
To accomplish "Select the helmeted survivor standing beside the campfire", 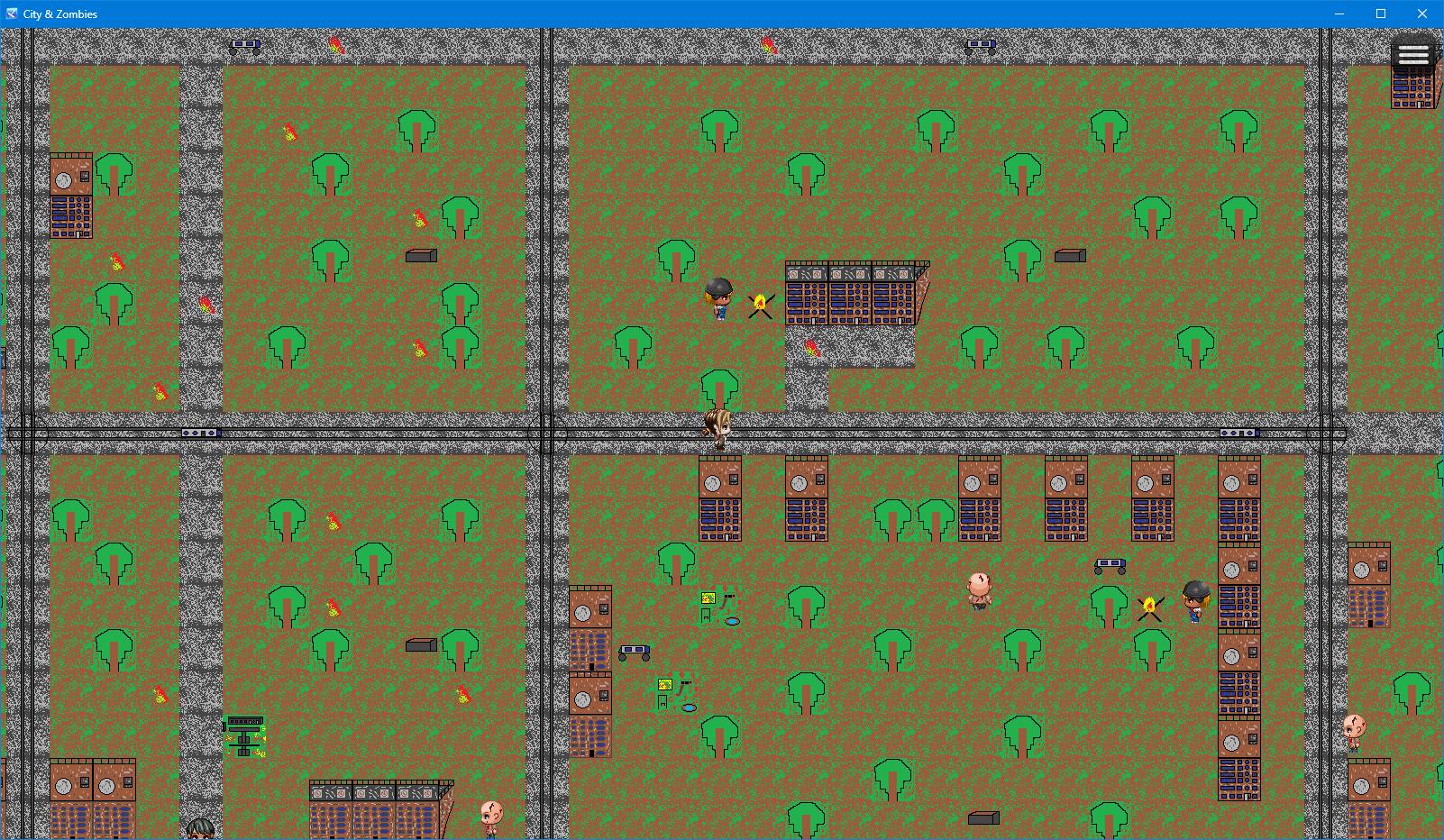I will (718, 297).
